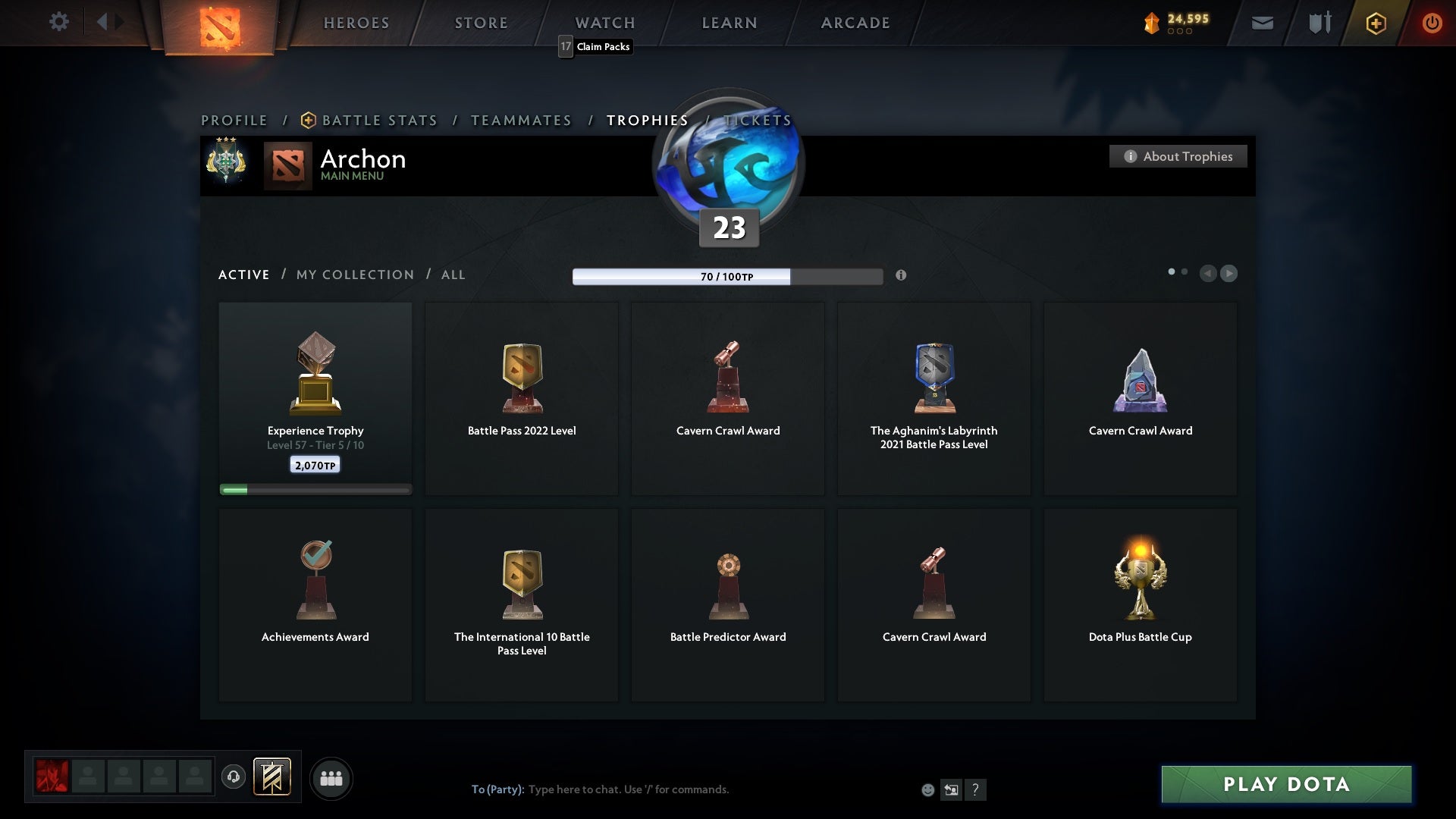
Task: Open voice chat headset icon in party bar
Action: click(x=234, y=777)
